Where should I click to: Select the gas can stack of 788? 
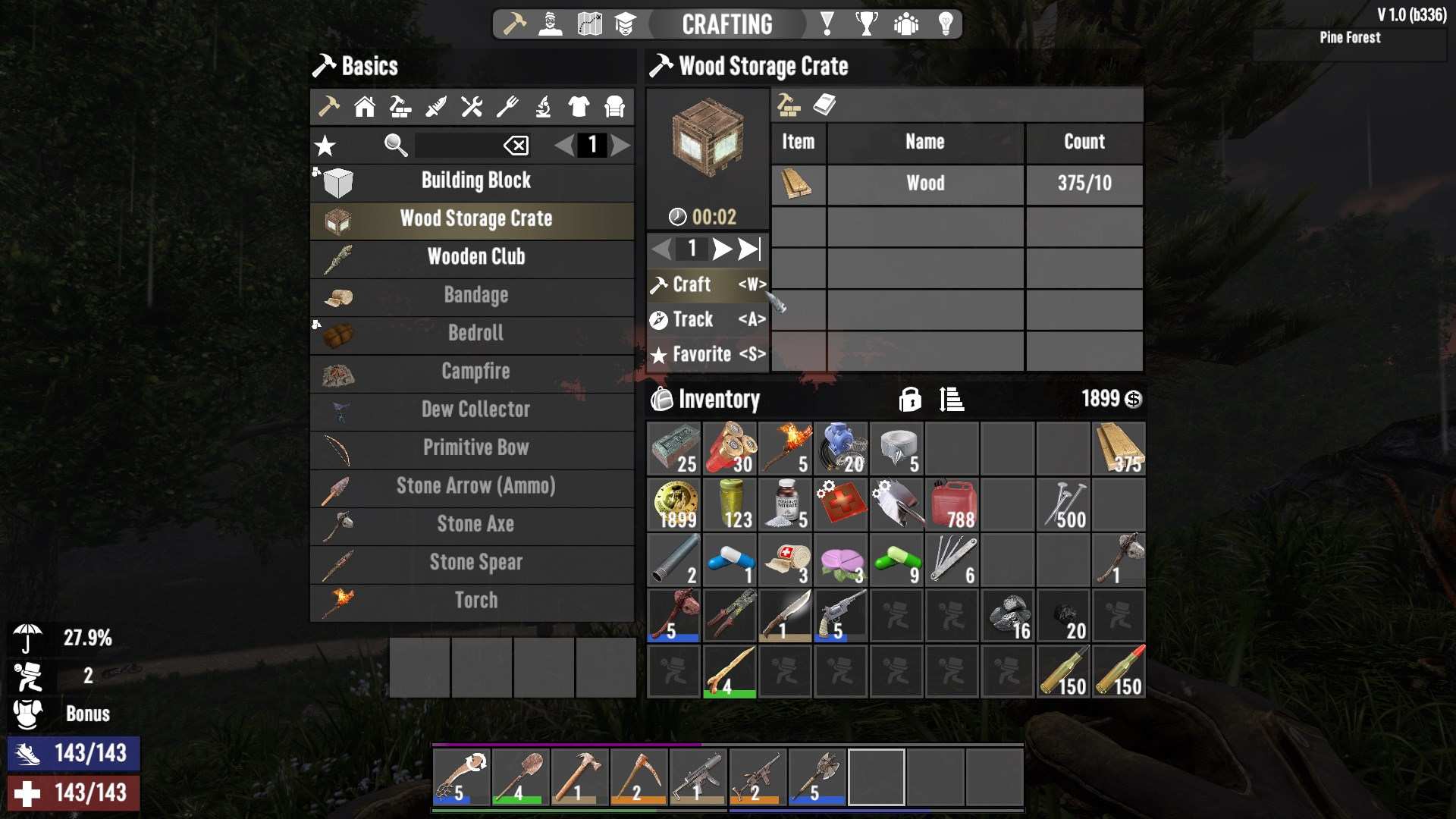[x=952, y=504]
